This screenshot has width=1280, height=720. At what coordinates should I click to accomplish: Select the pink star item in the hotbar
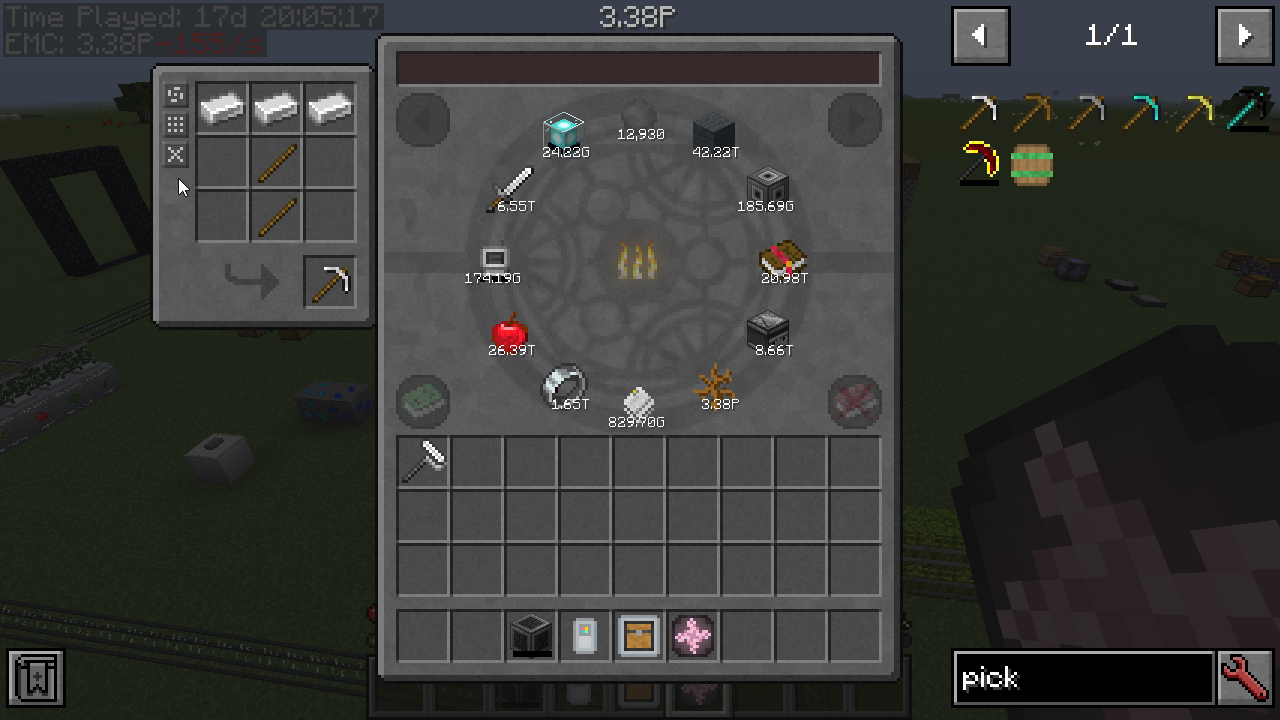[693, 636]
